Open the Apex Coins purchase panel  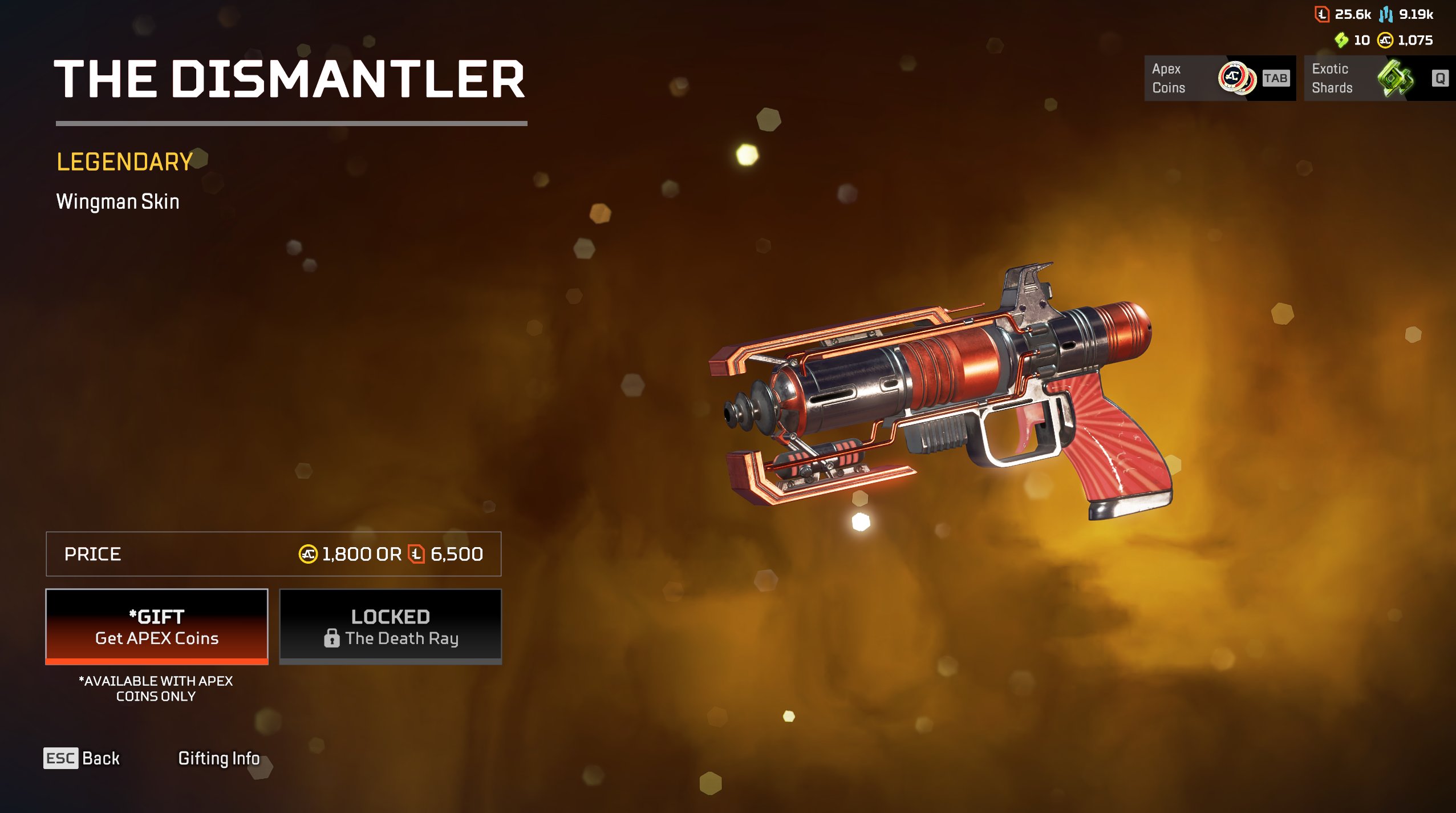pos(1219,78)
